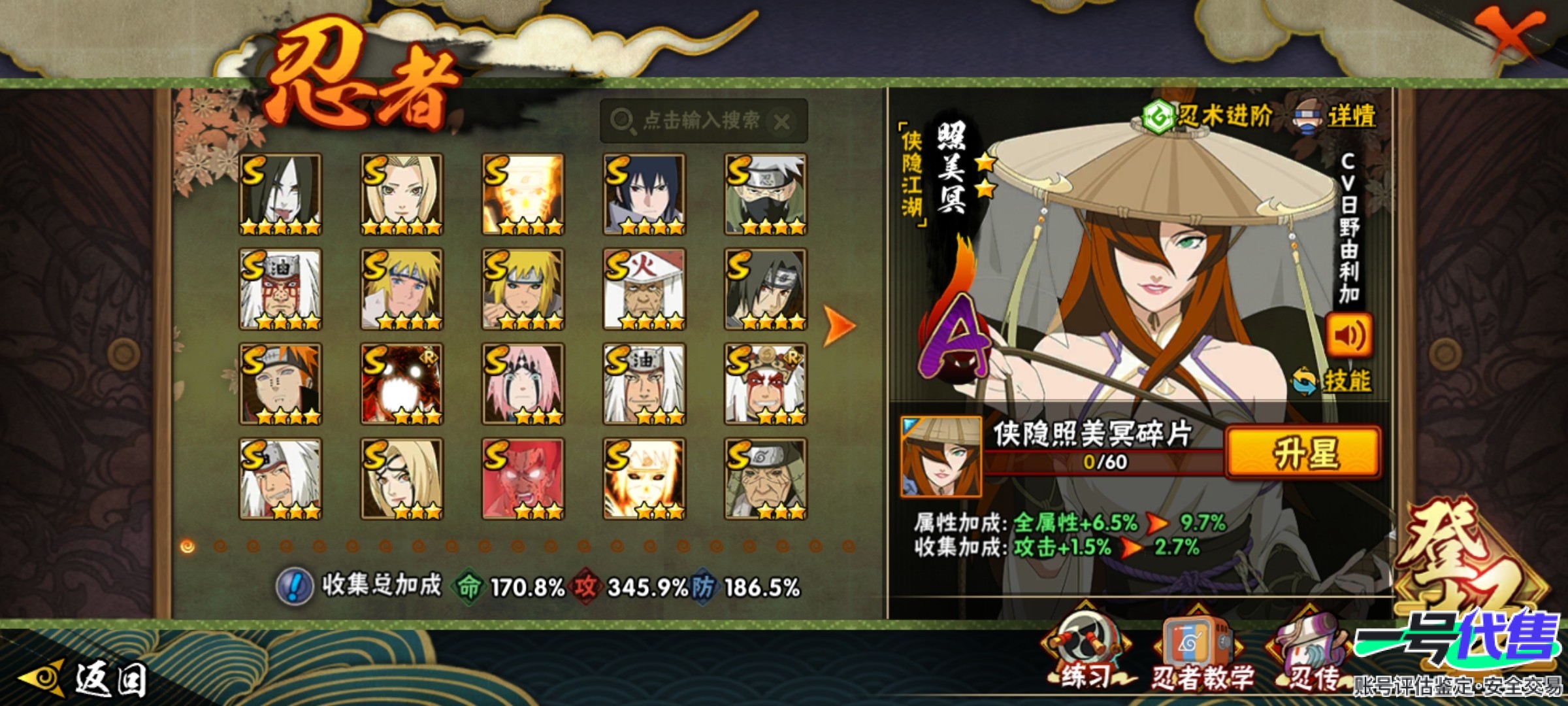Tap the 升星 star-up button

pos(1304,452)
